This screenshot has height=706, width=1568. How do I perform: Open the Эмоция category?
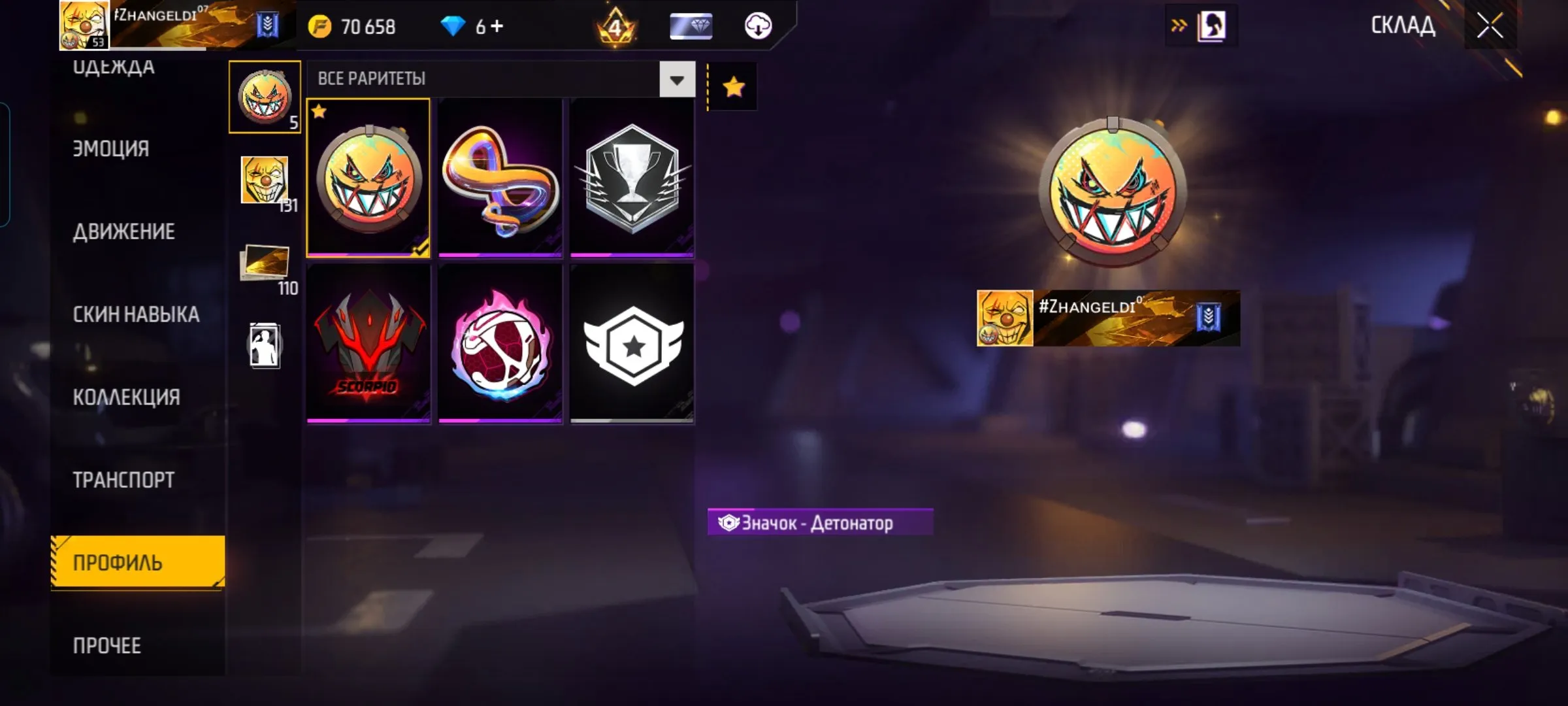coord(111,149)
